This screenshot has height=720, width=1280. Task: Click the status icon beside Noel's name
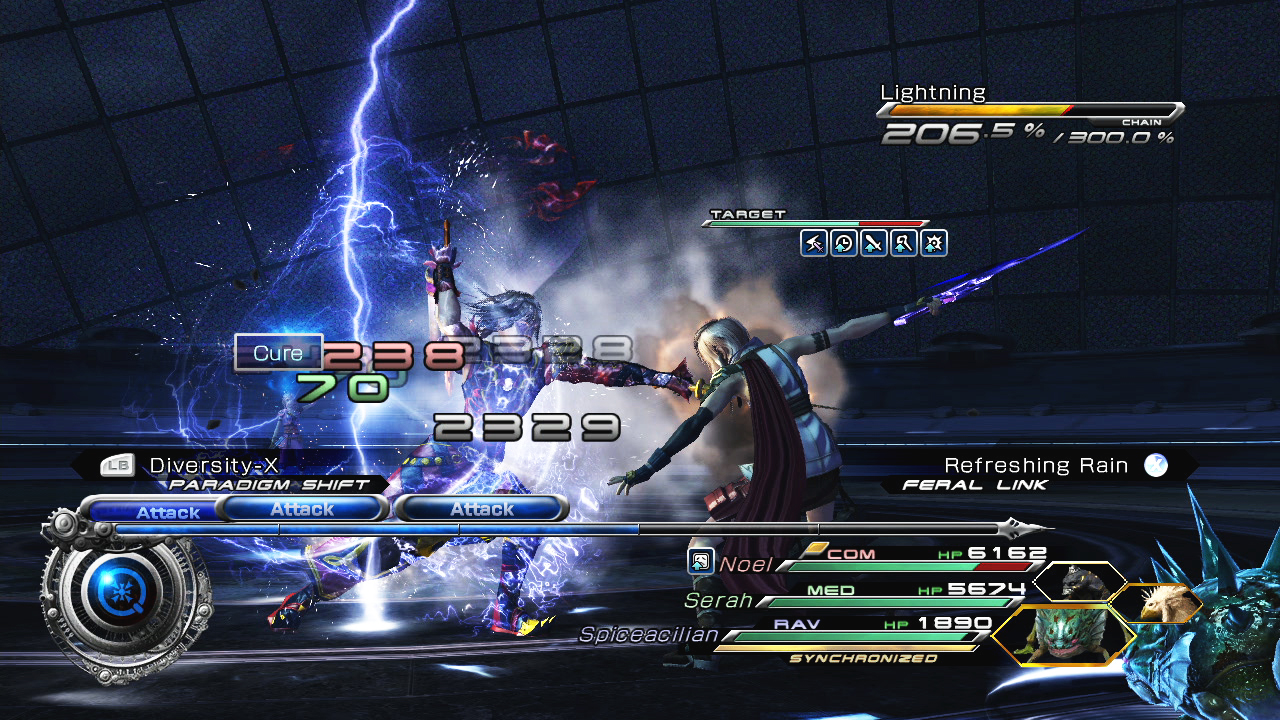tap(700, 561)
